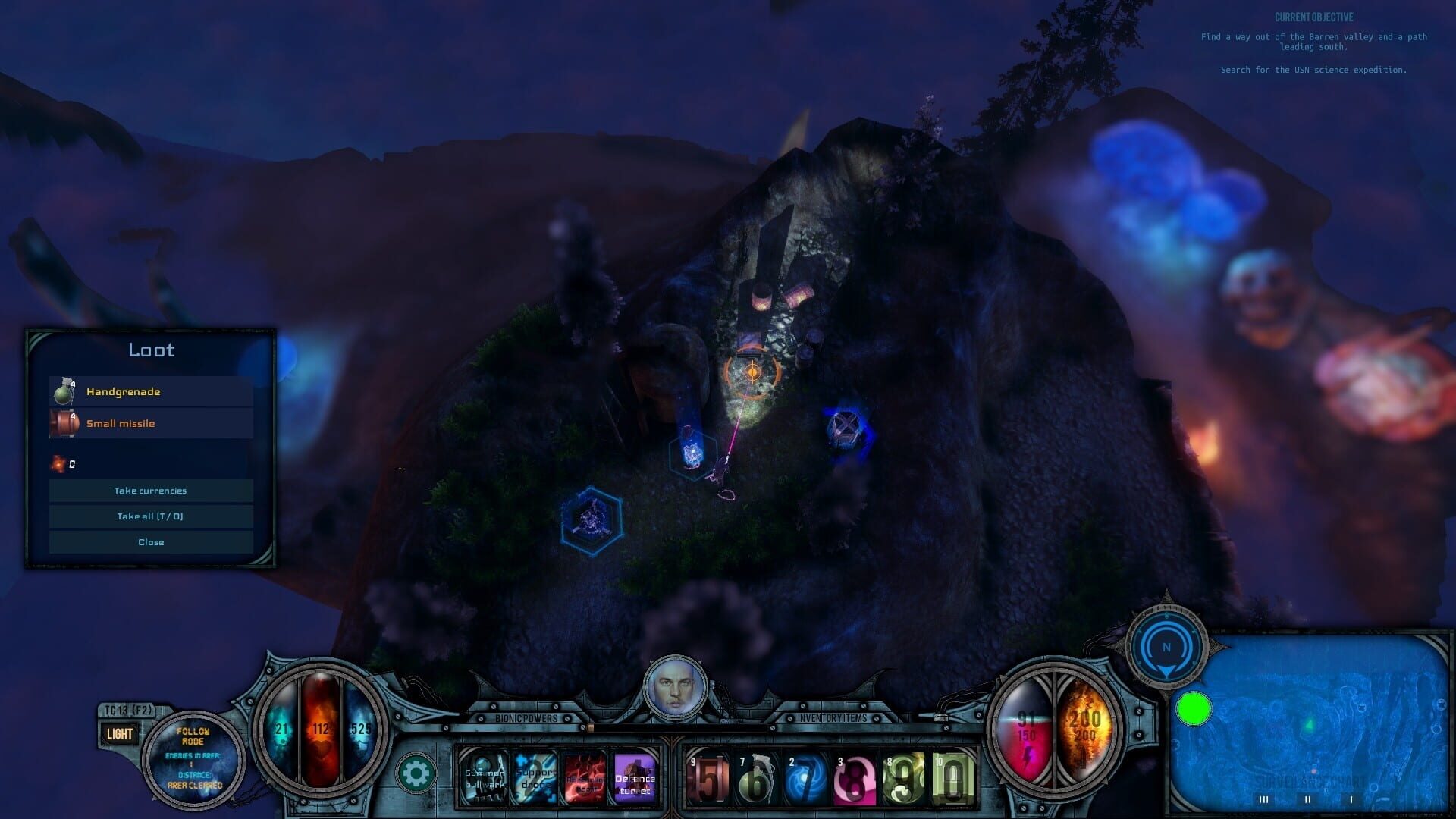Viewport: 1456px width, 819px height.
Task: Toggle the LIGHT indicator on the HUD
Action: [x=118, y=733]
